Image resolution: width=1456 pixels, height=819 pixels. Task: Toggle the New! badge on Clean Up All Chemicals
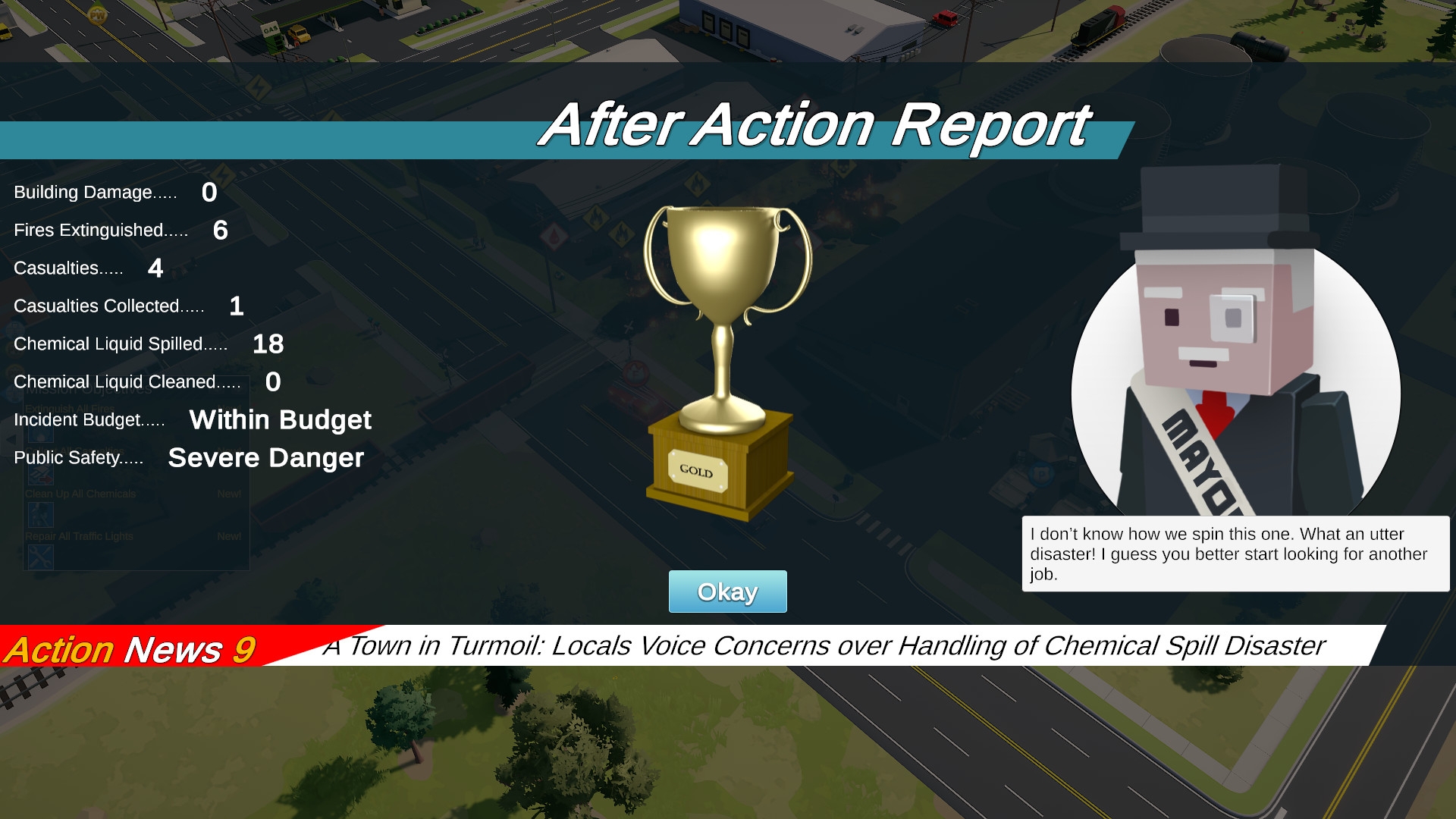[230, 493]
